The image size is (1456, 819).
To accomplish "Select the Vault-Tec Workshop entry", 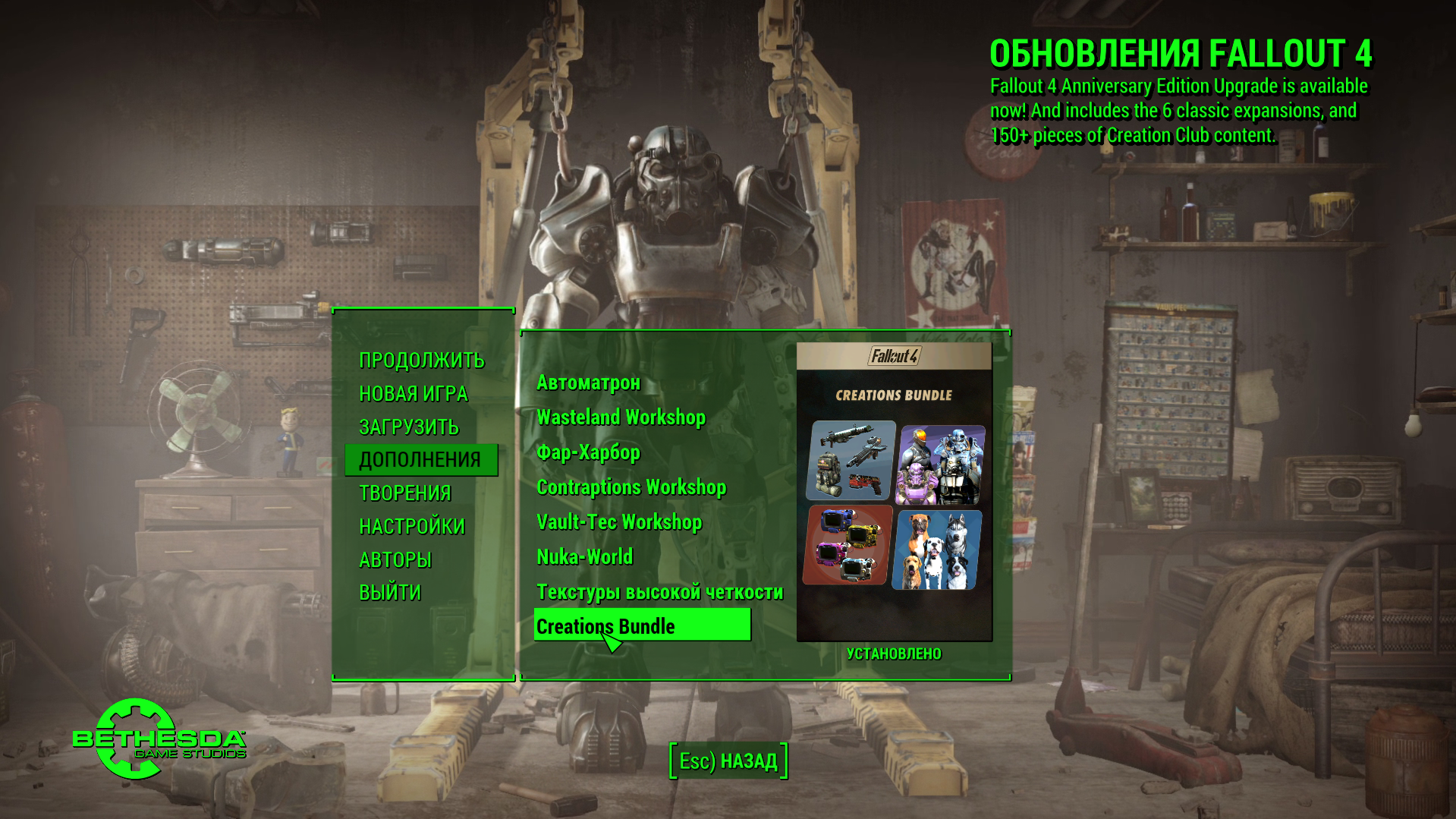I will click(618, 522).
